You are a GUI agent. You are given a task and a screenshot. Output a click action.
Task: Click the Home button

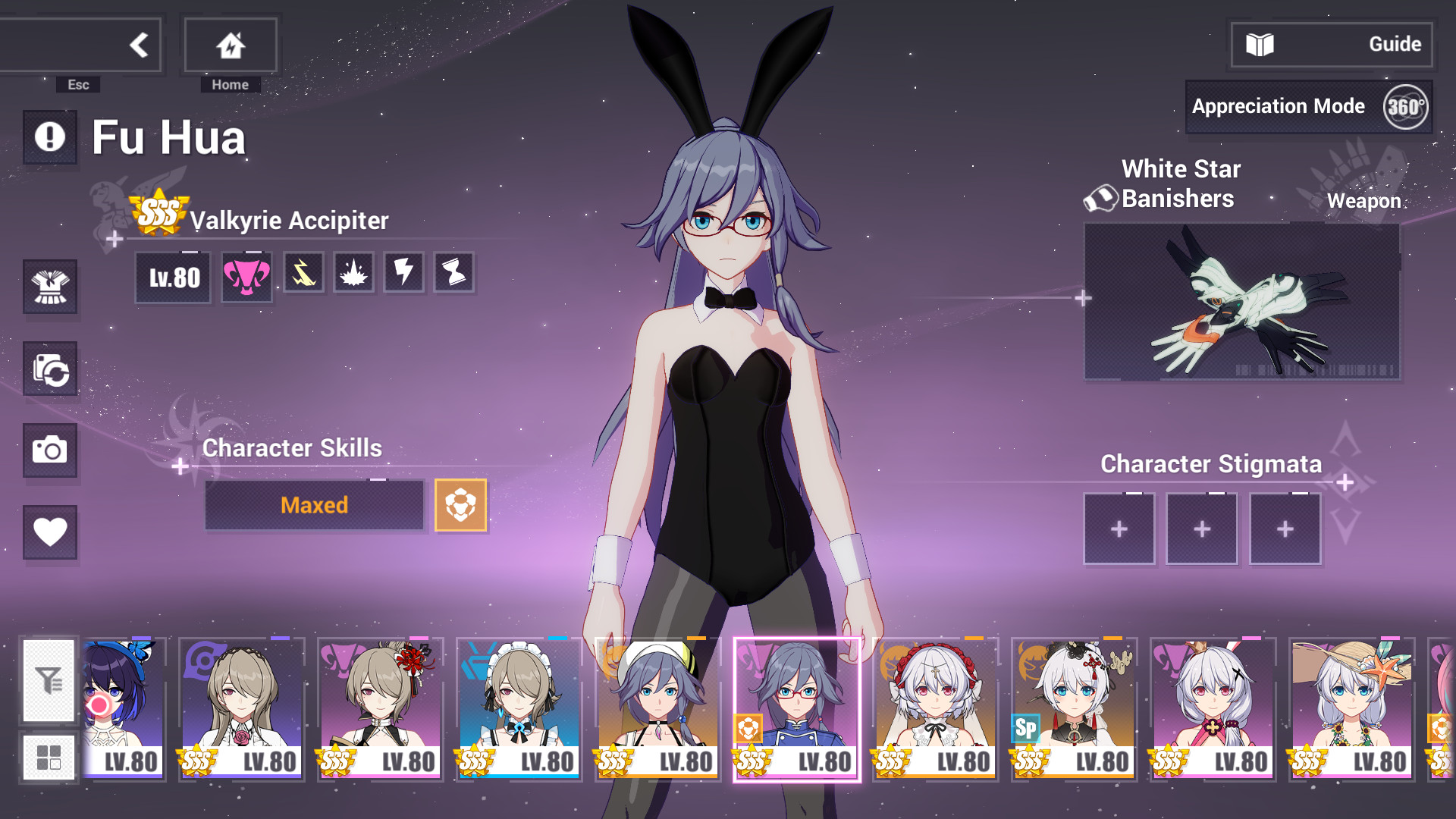pyautogui.click(x=230, y=44)
